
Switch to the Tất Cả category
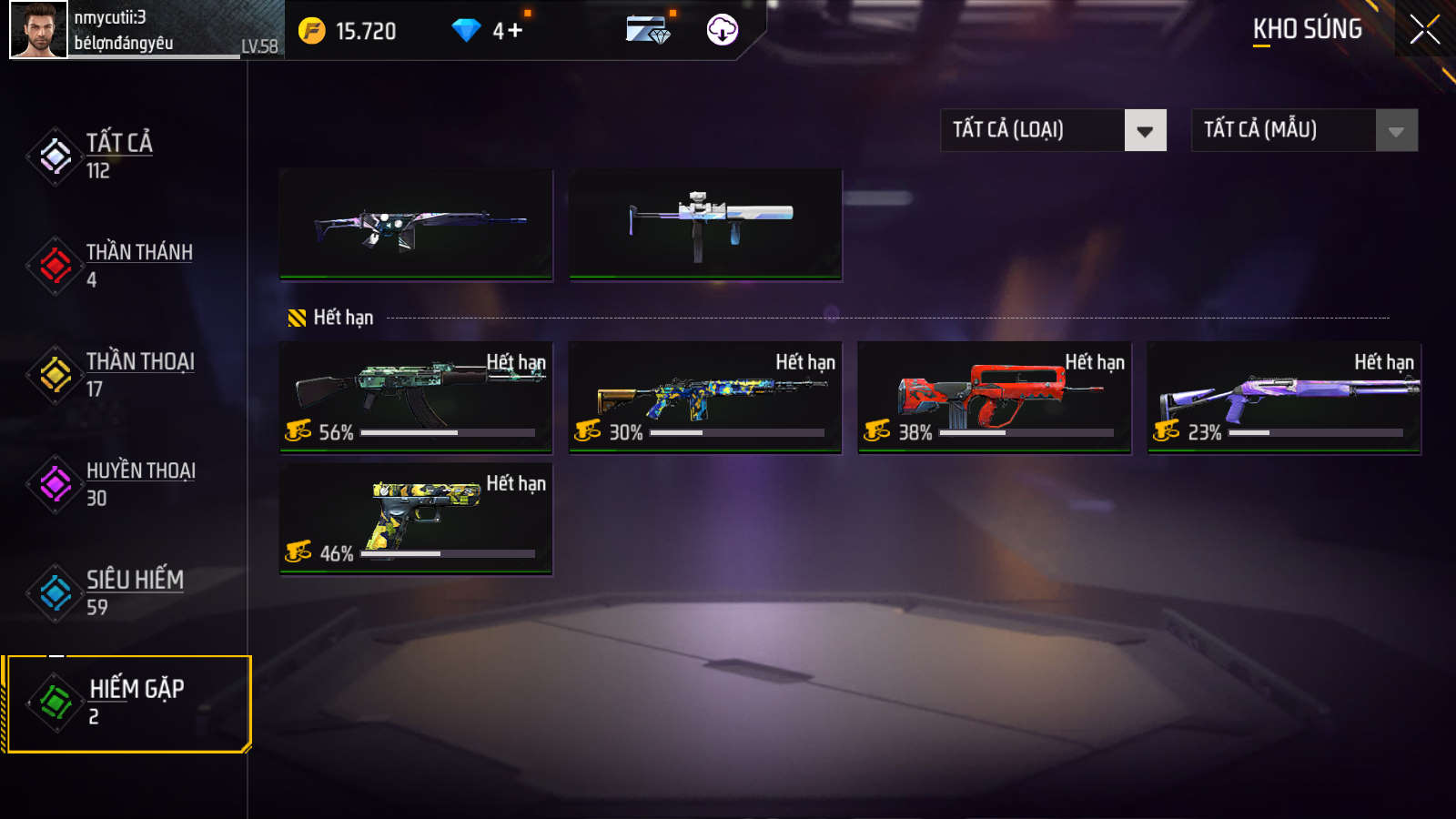tap(118, 156)
